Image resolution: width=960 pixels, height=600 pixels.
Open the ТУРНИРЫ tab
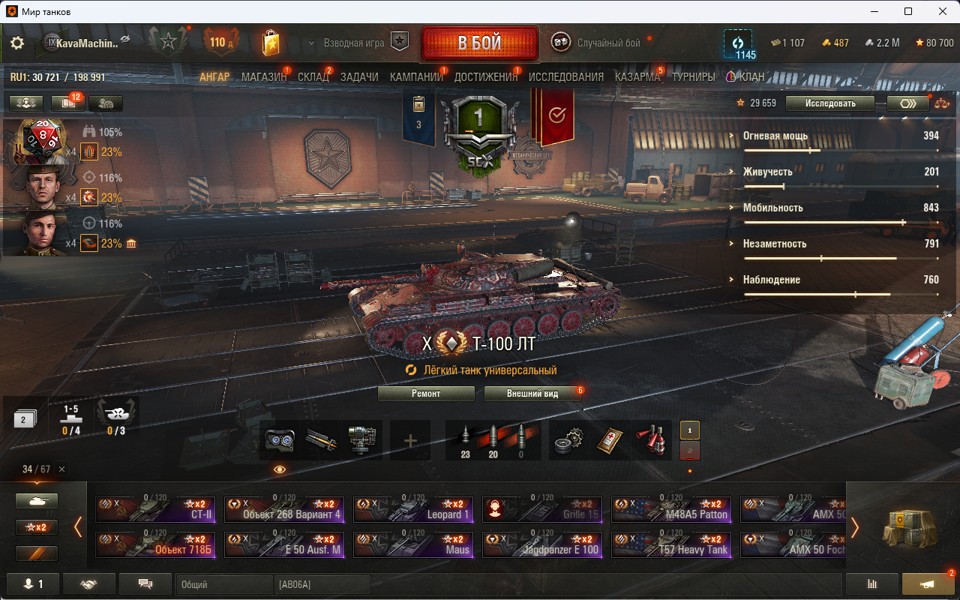pyautogui.click(x=693, y=77)
